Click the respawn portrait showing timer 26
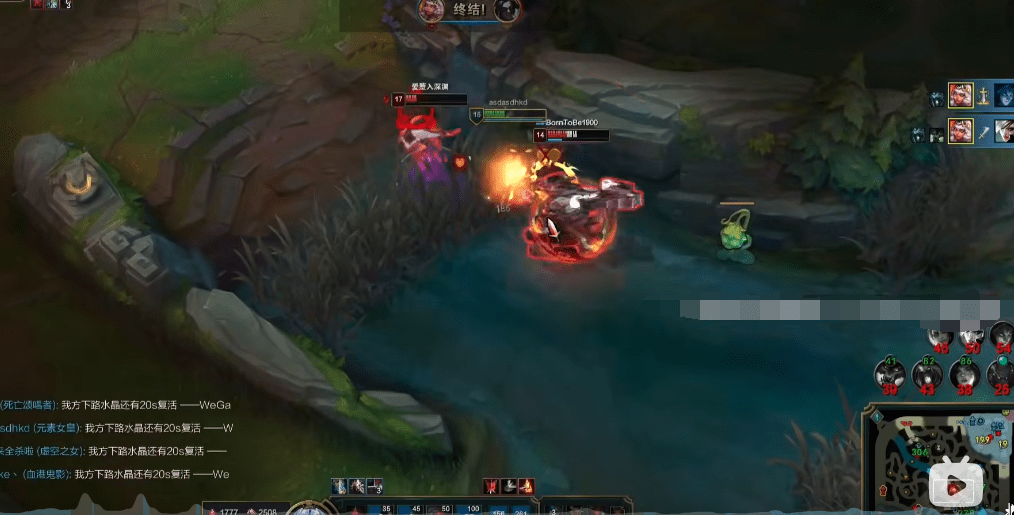The image size is (1014, 515). tap(1001, 375)
